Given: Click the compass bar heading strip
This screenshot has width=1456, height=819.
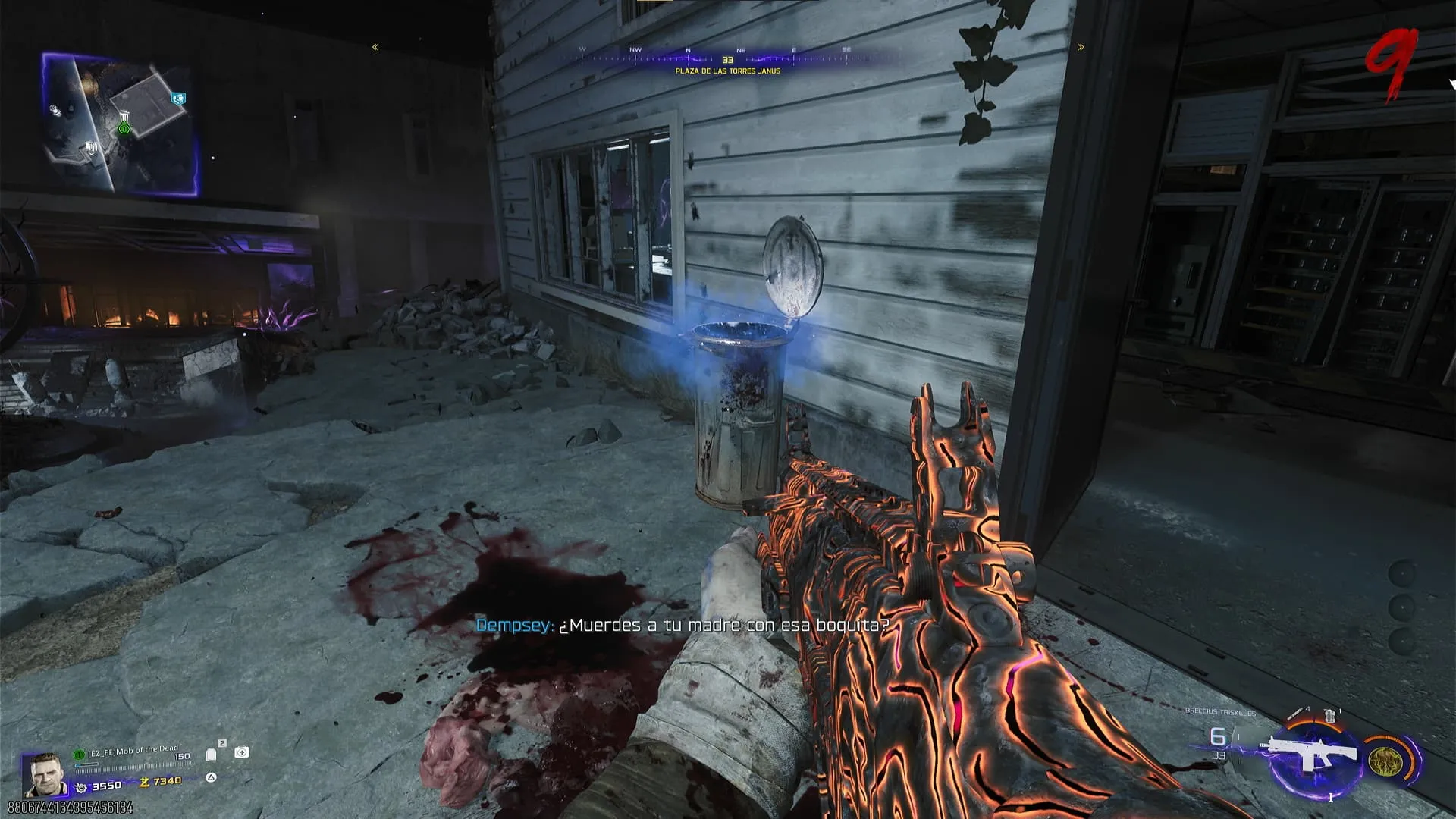Looking at the screenshot, I should click(728, 55).
